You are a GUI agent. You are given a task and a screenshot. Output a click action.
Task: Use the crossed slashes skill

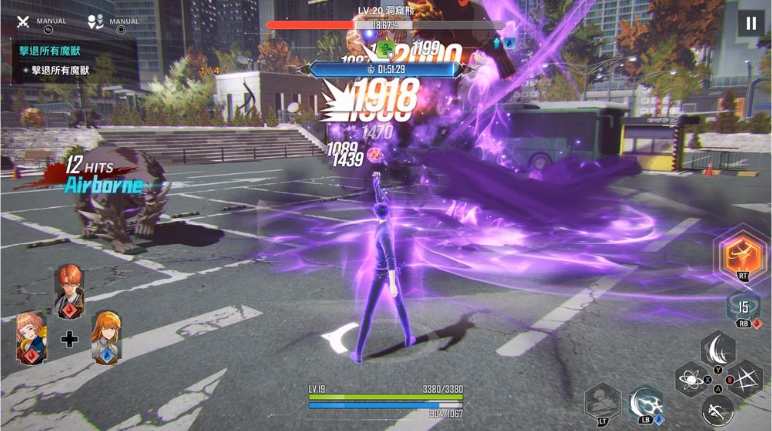point(744,380)
